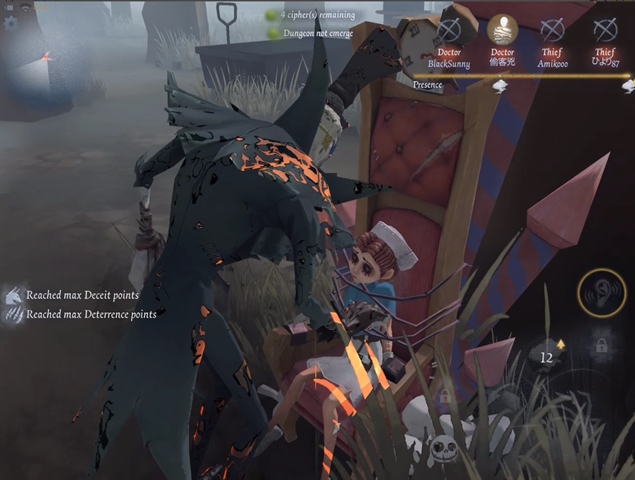The image size is (635, 480).
Task: Tap the locked ability slot
Action: click(602, 346)
